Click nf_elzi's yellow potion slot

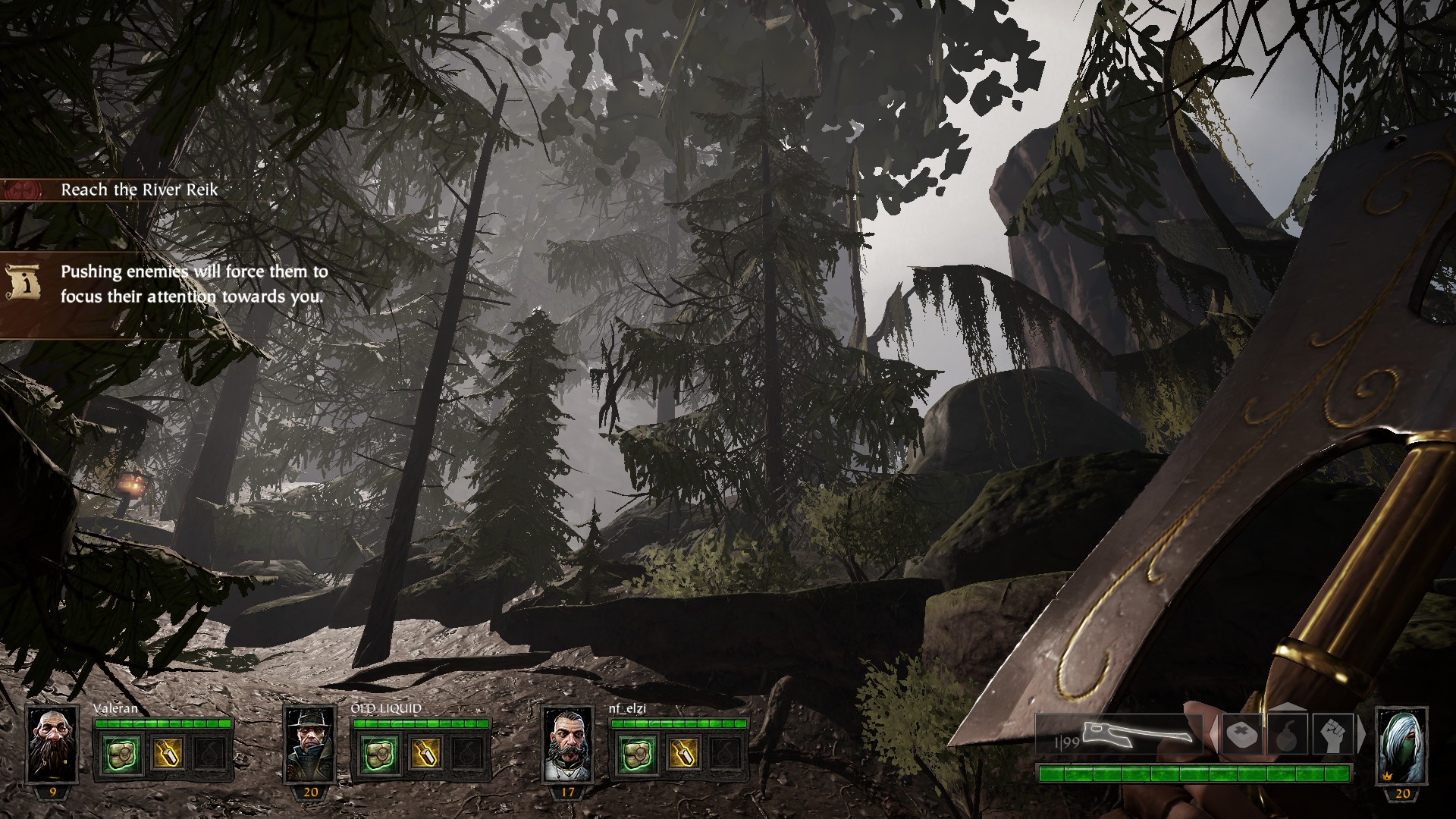click(681, 753)
